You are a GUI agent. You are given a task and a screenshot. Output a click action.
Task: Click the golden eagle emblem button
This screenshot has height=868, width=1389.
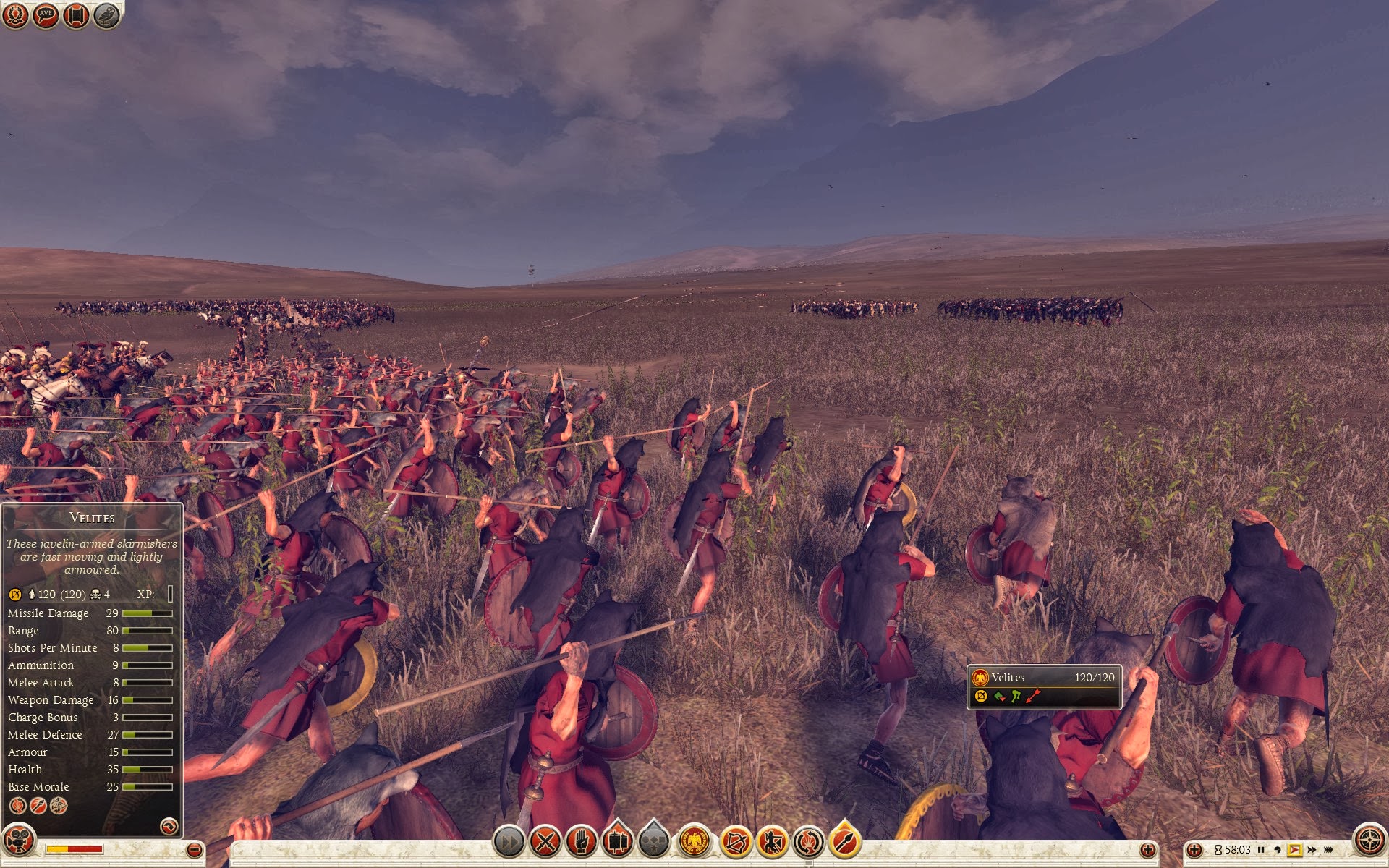pyautogui.click(x=694, y=841)
